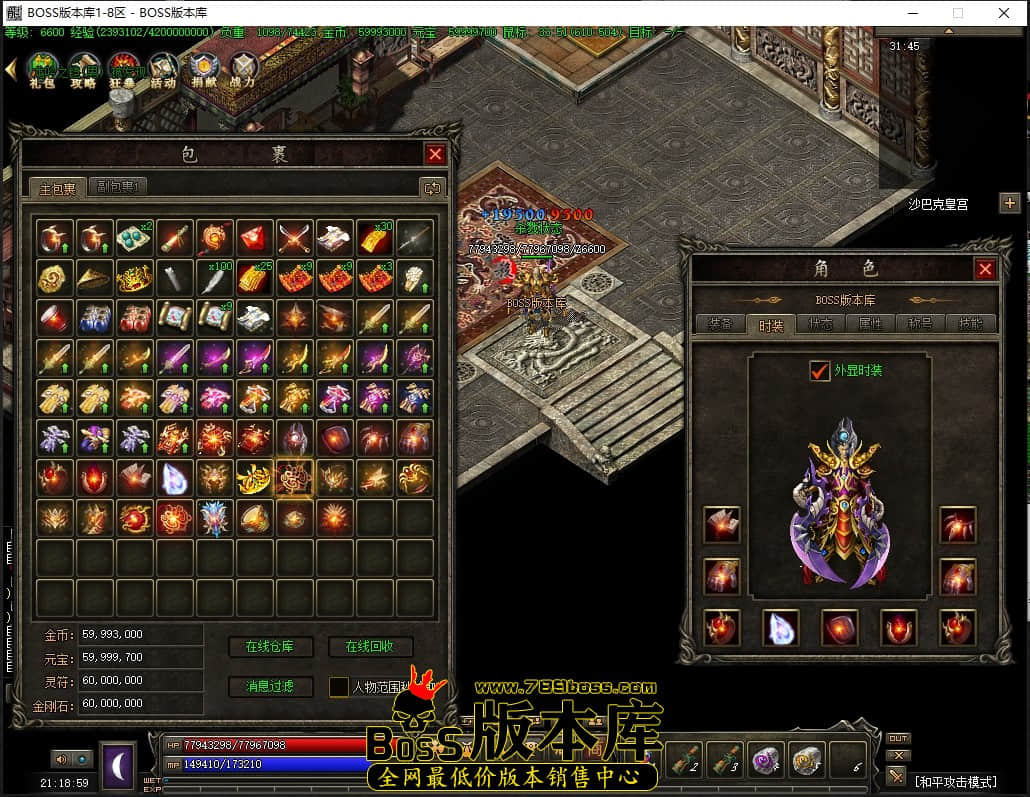Close the 包裹 bag window
The width and height of the screenshot is (1030, 797).
click(435, 154)
